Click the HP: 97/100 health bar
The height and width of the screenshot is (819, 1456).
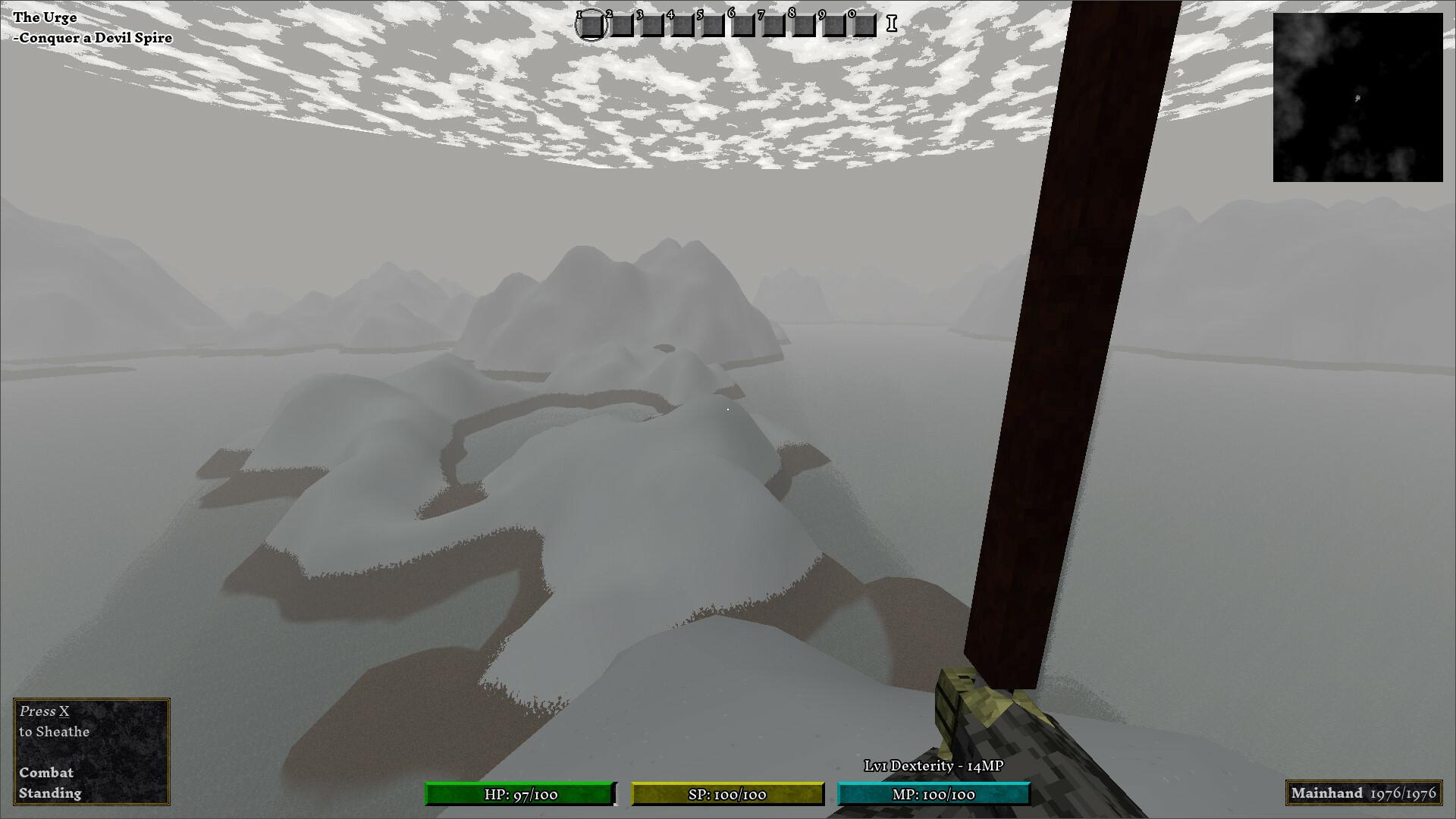point(520,795)
